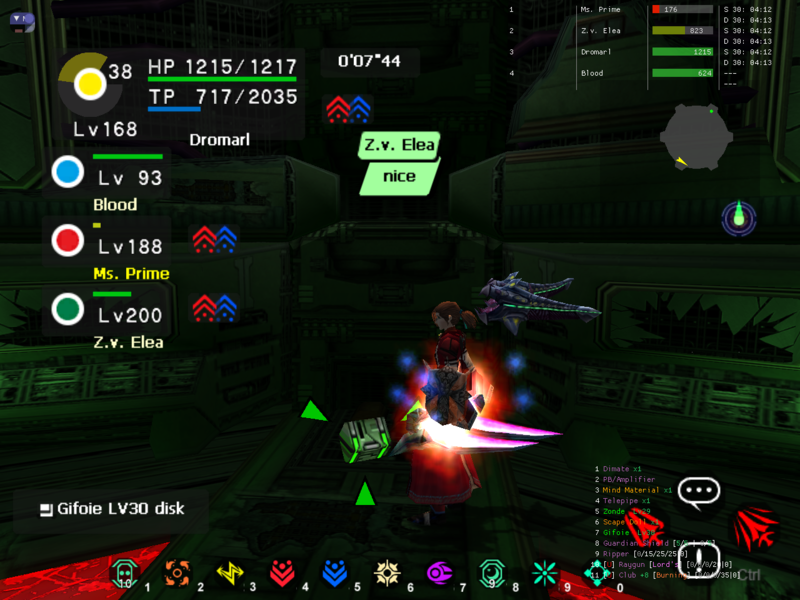Screen dimensions: 800x600
Task: Use the blue Deband buff technique
Action: pyautogui.click(x=335, y=572)
